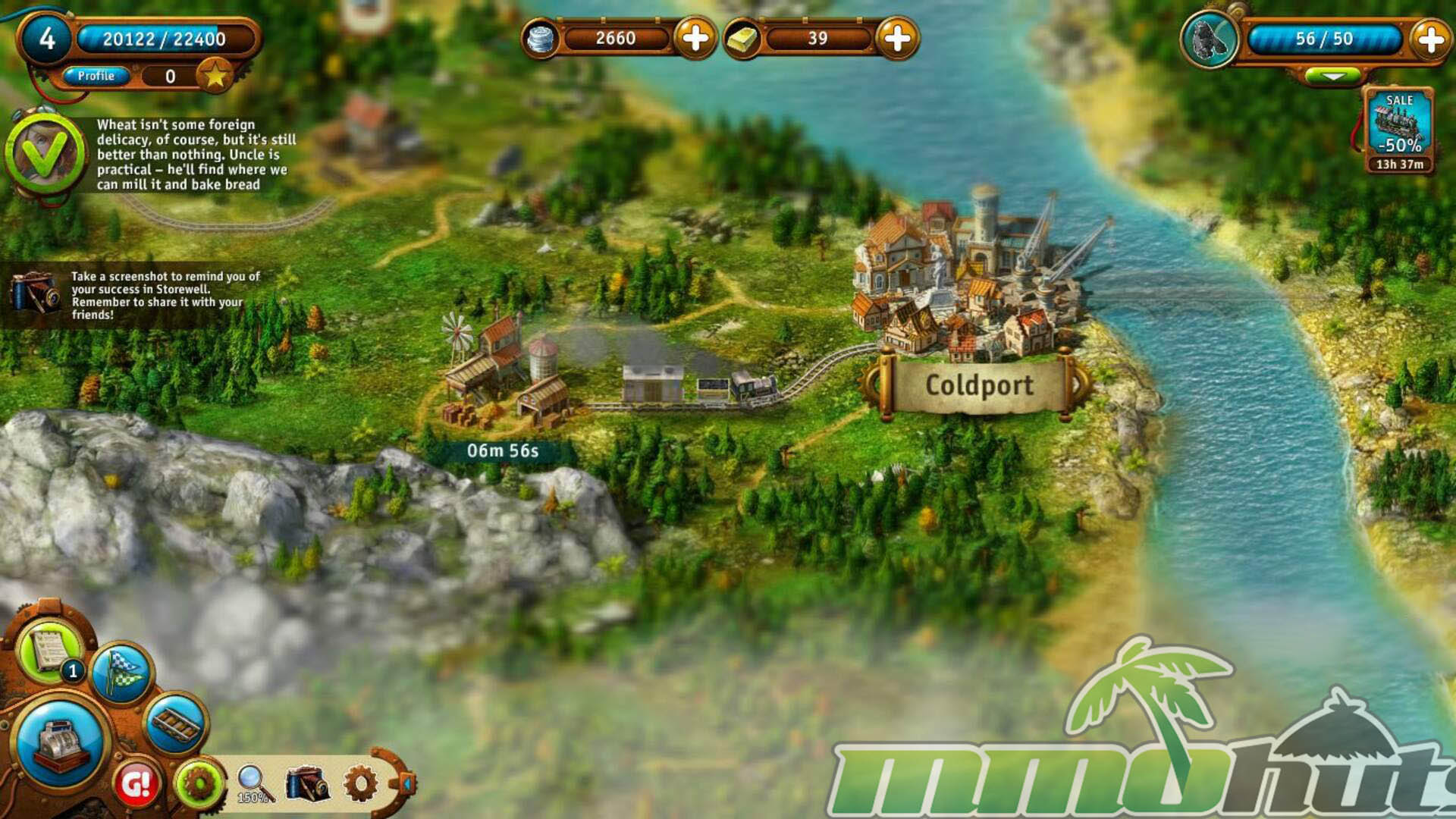Toggle the green gear tools button
1456x819 pixels.
[199, 783]
